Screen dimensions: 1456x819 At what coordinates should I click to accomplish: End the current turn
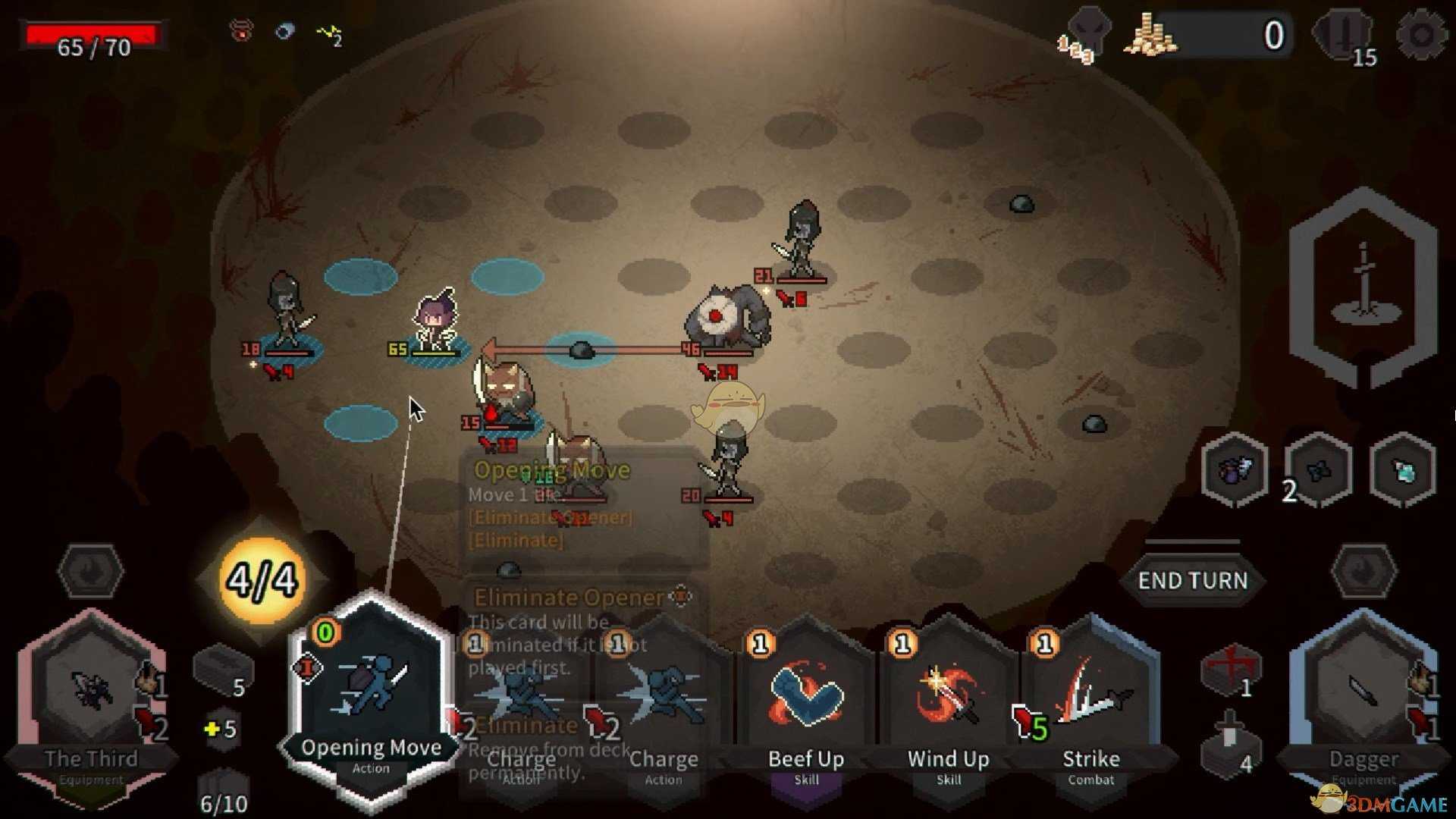tap(1192, 581)
